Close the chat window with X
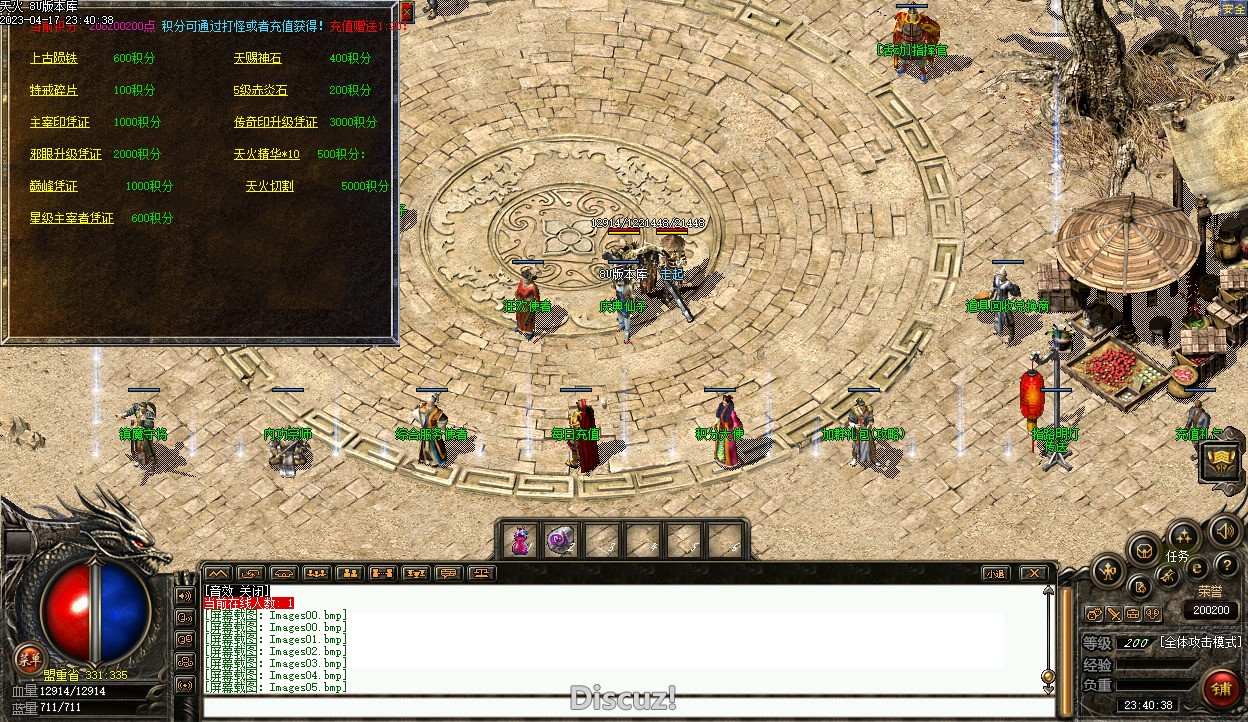Image resolution: width=1248 pixels, height=722 pixels. tap(1033, 573)
